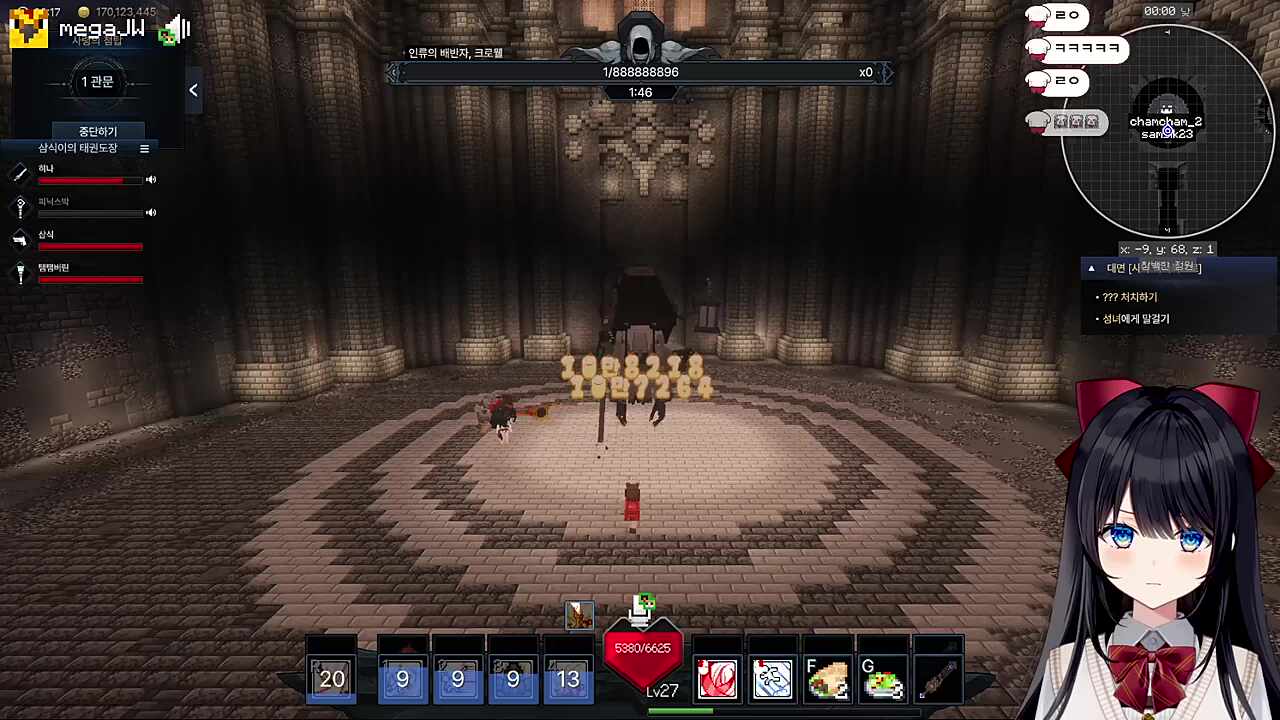Viewport: 1280px width, 720px height.
Task: Activate the skill slot showing cooldown 20
Action: coord(332,679)
